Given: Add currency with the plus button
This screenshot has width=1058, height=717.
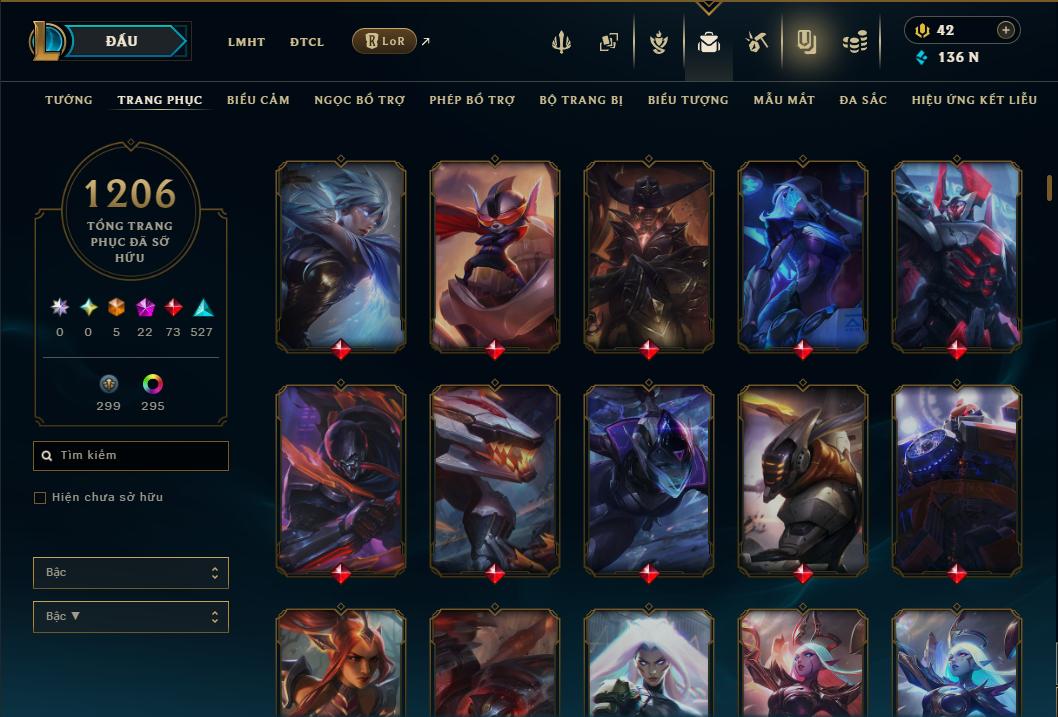Looking at the screenshot, I should [1006, 30].
